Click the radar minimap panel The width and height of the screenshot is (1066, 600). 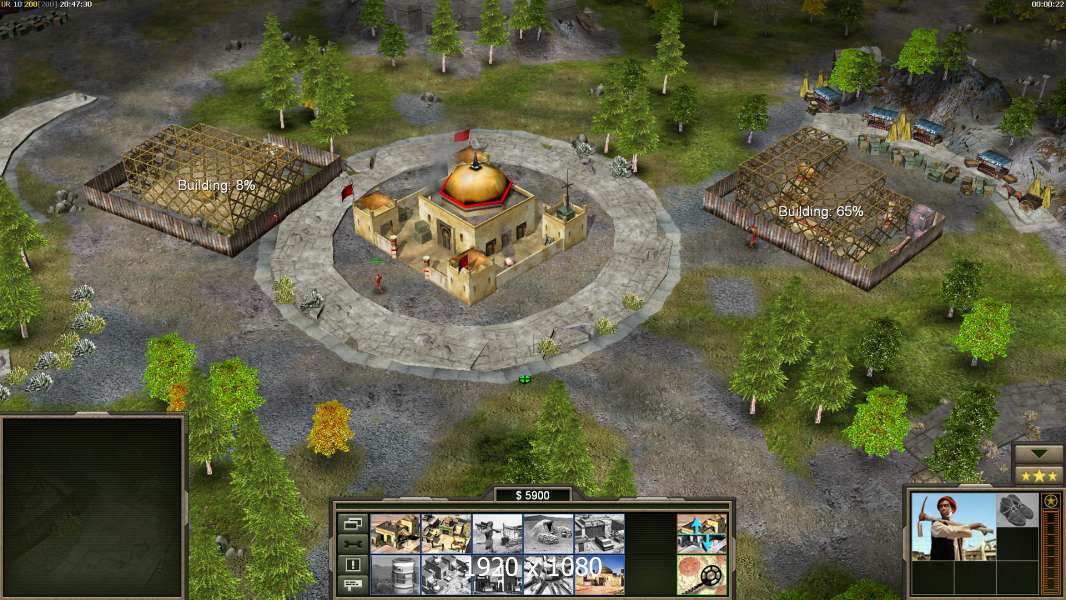click(93, 507)
